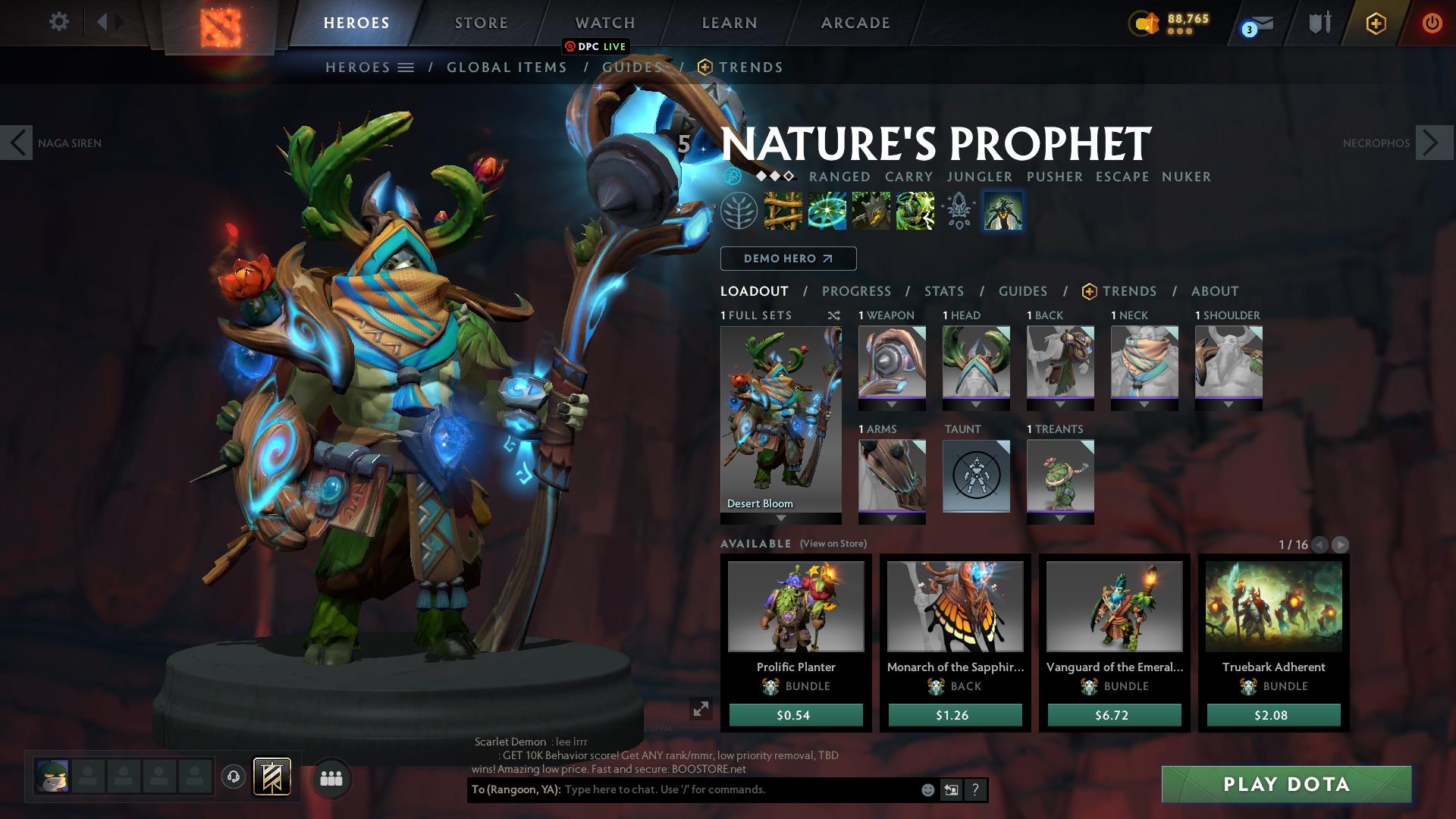Viewport: 1456px width, 819px height.
Task: Switch to the STATS tab
Action: coord(943,290)
